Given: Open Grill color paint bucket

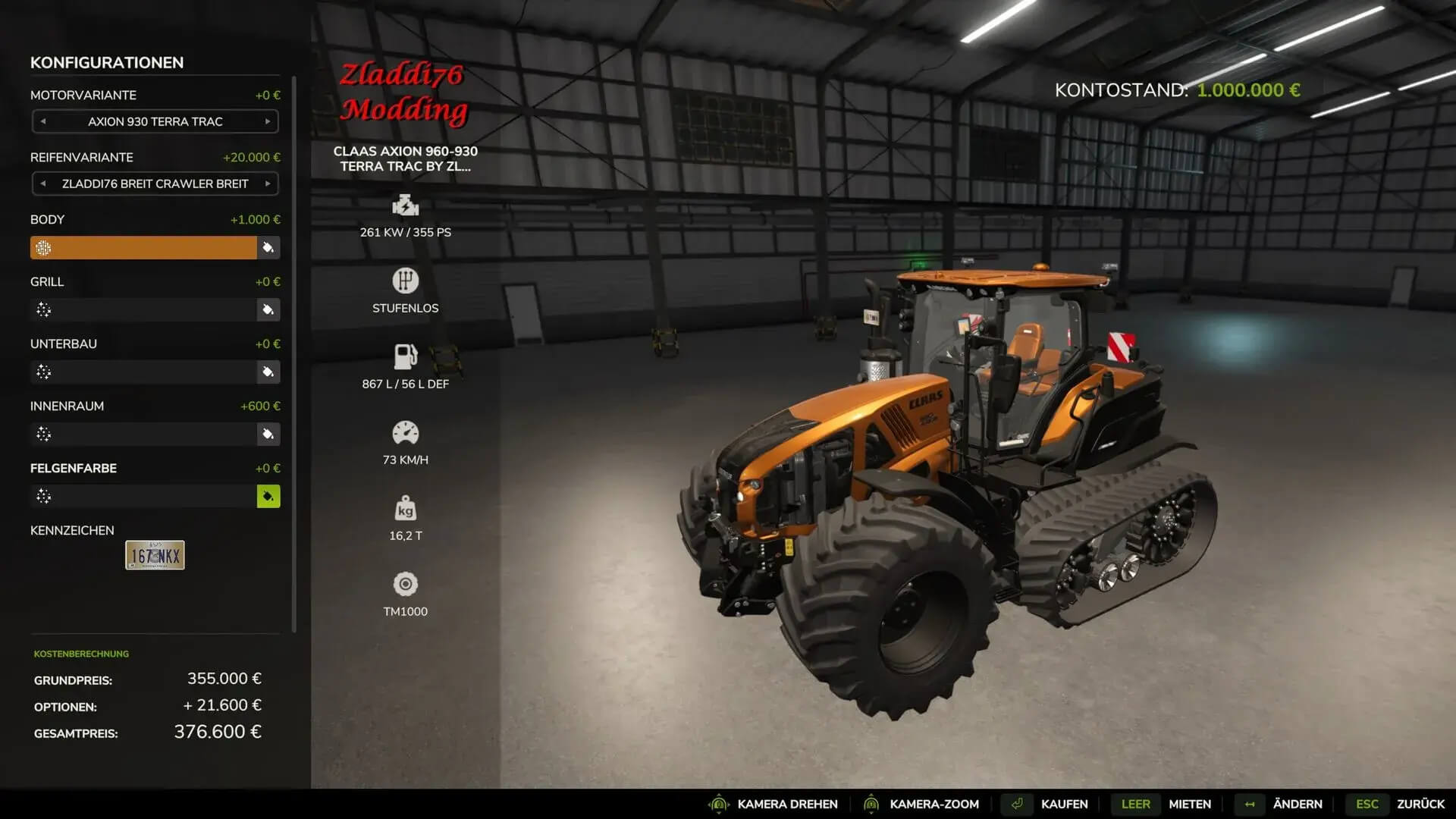Looking at the screenshot, I should click(268, 309).
